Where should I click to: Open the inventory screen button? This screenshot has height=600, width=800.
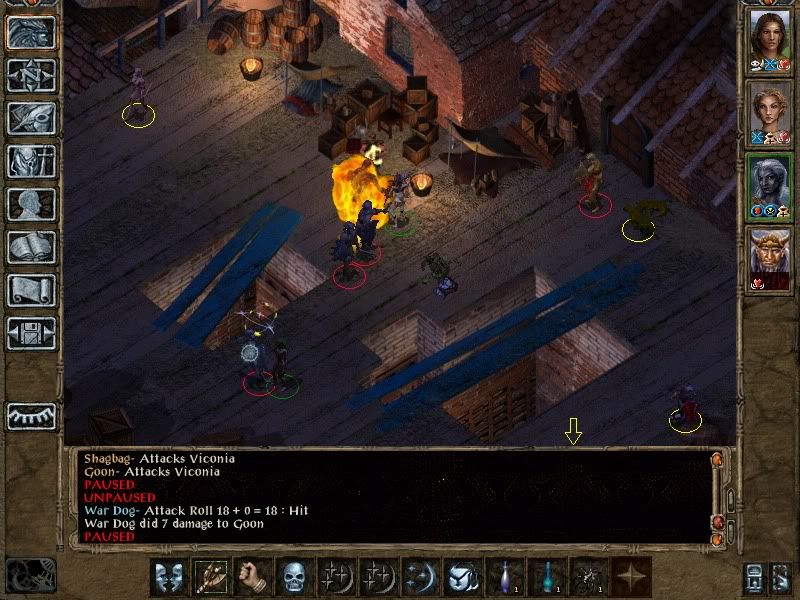point(31,160)
